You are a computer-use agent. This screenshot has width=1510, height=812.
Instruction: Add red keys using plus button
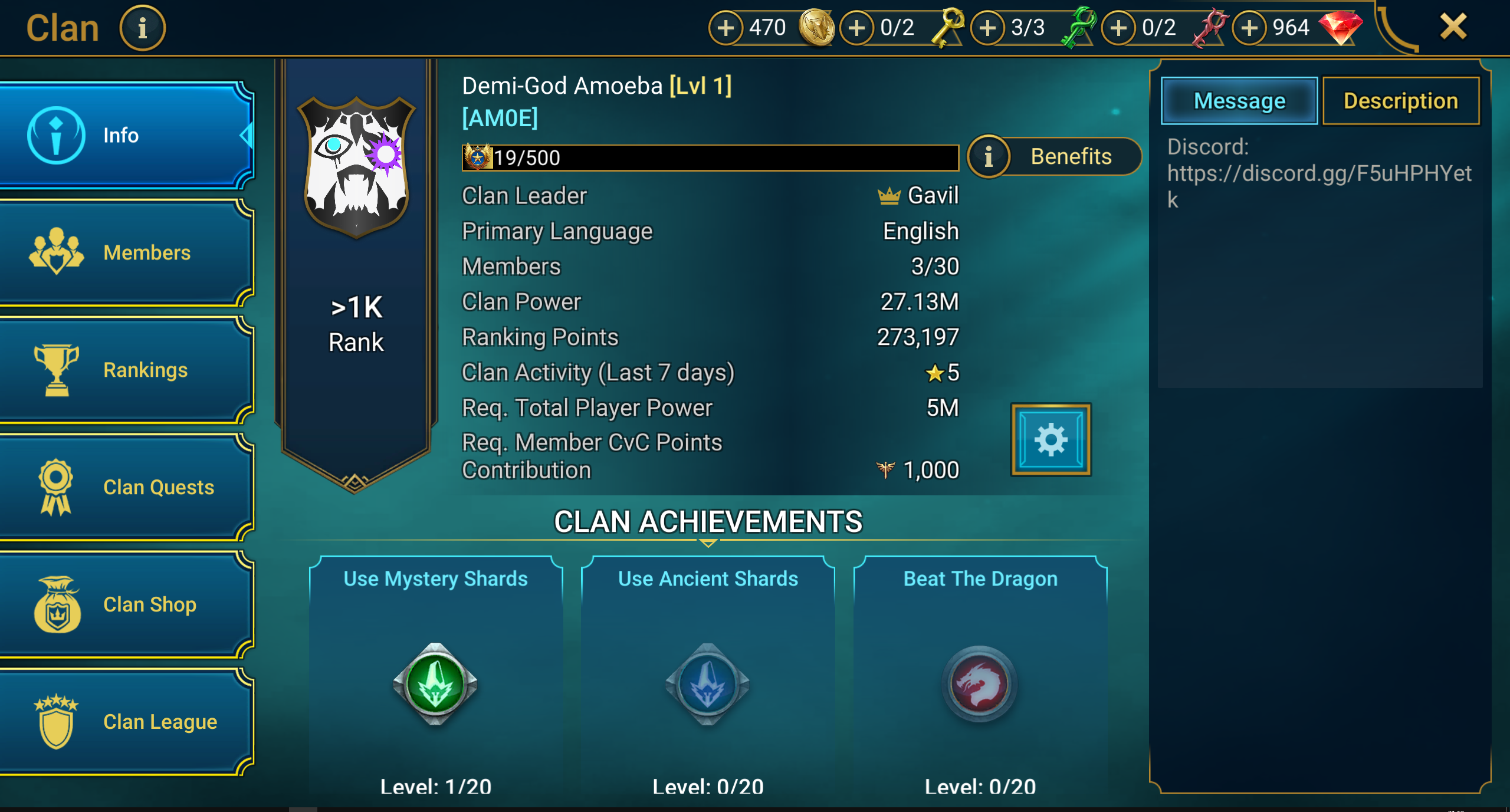pos(1118,28)
